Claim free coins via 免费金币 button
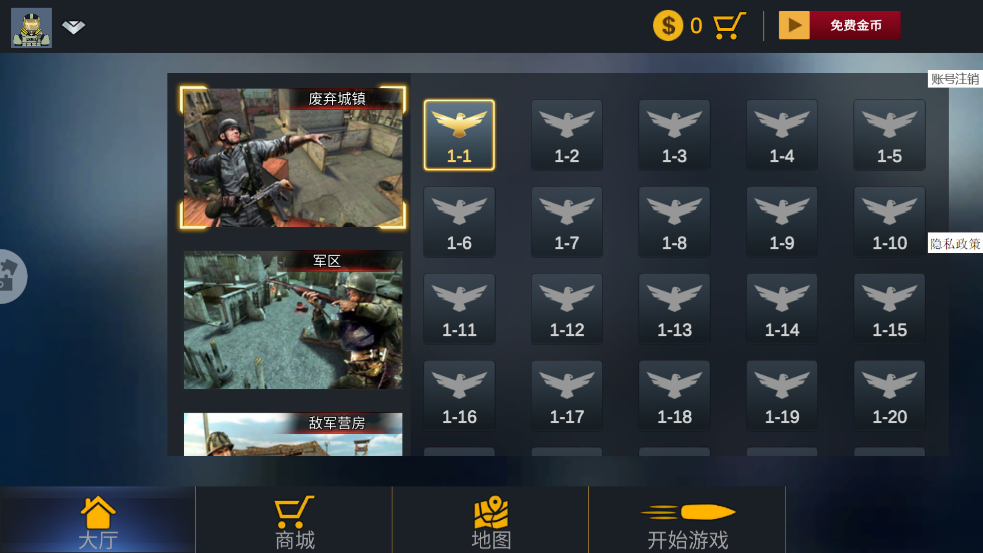The image size is (983, 553). coord(840,25)
